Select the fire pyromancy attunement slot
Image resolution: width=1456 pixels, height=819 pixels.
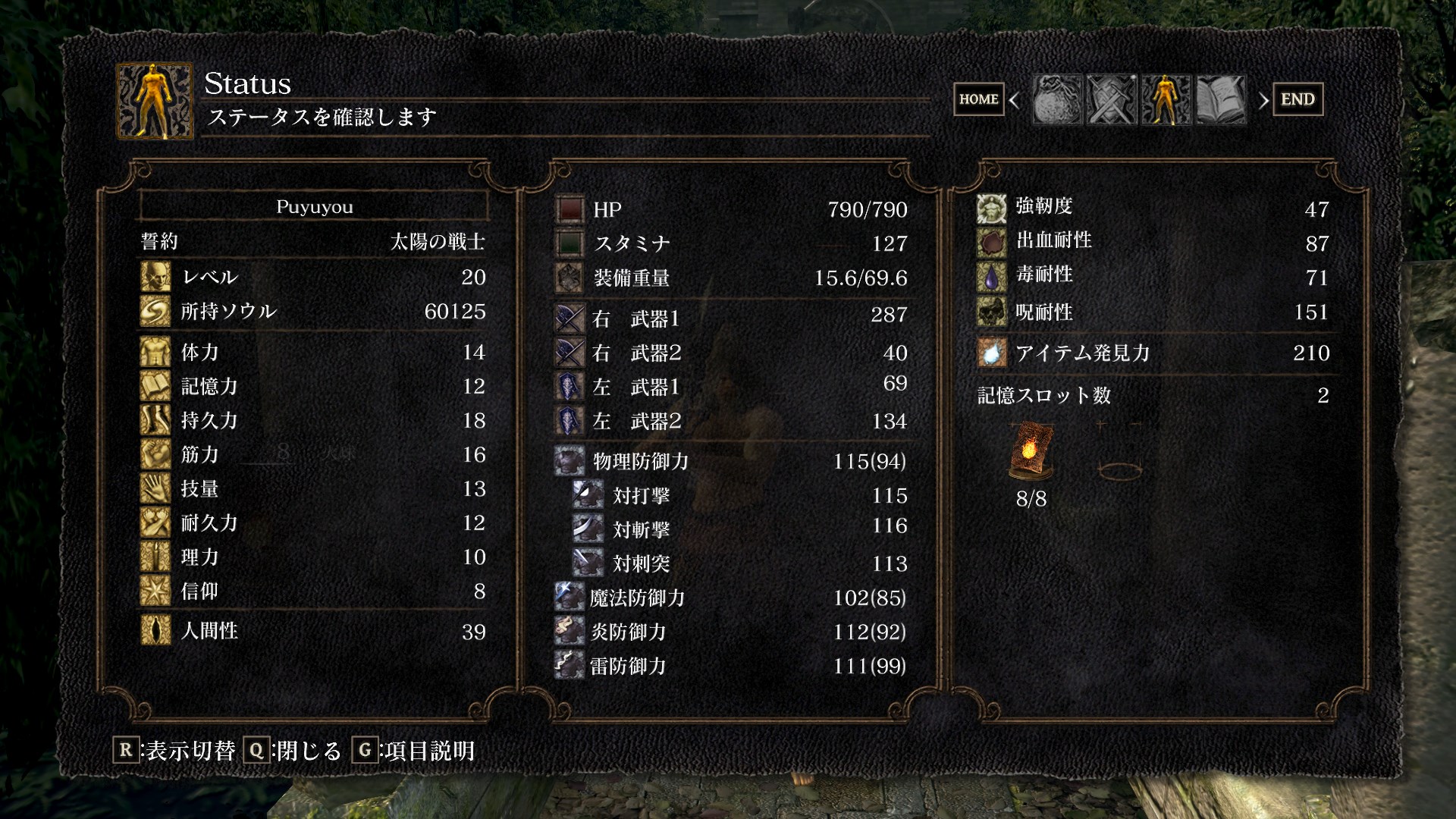(1031, 452)
